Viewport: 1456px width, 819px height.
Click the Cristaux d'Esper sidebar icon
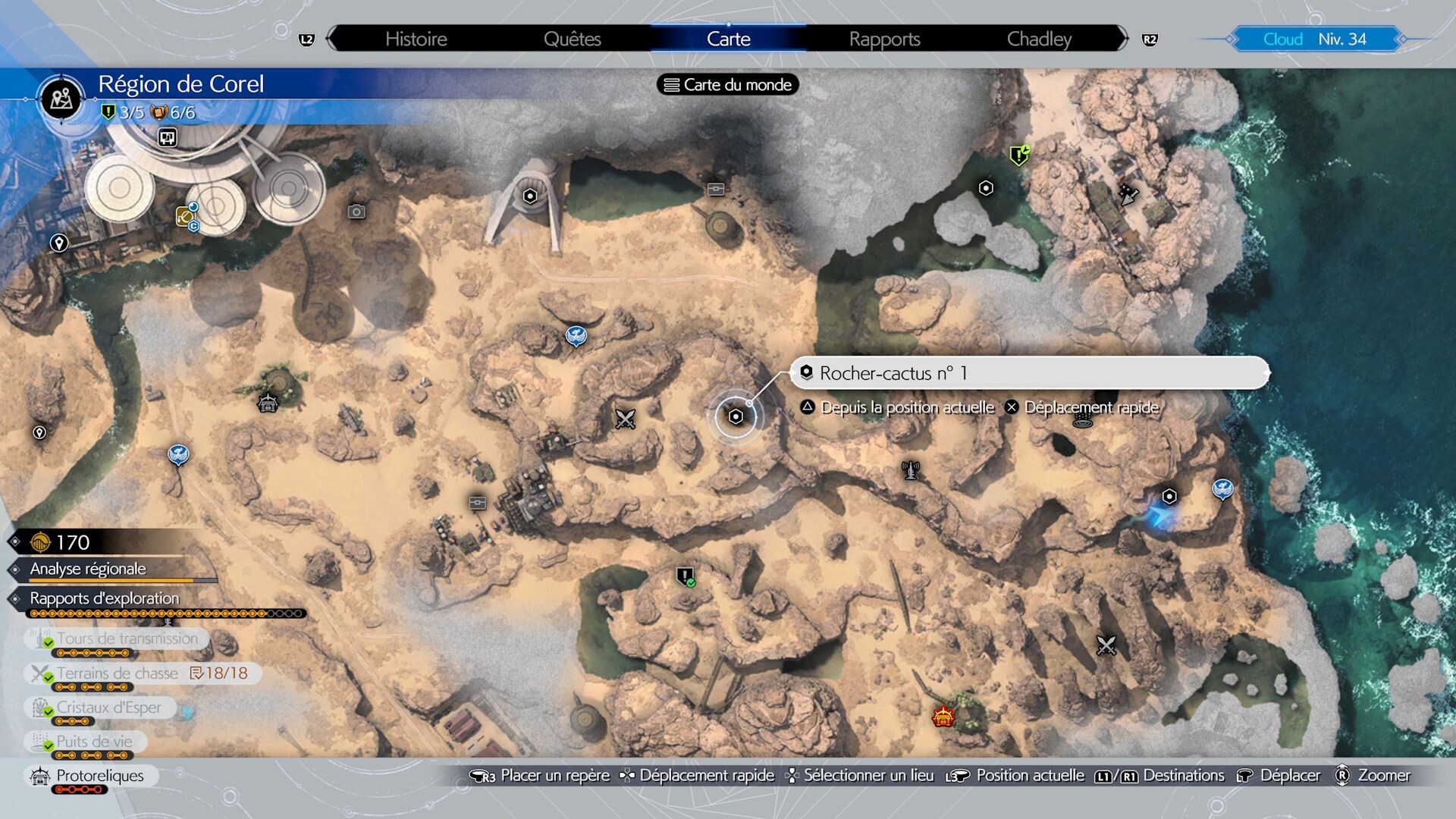(39, 708)
